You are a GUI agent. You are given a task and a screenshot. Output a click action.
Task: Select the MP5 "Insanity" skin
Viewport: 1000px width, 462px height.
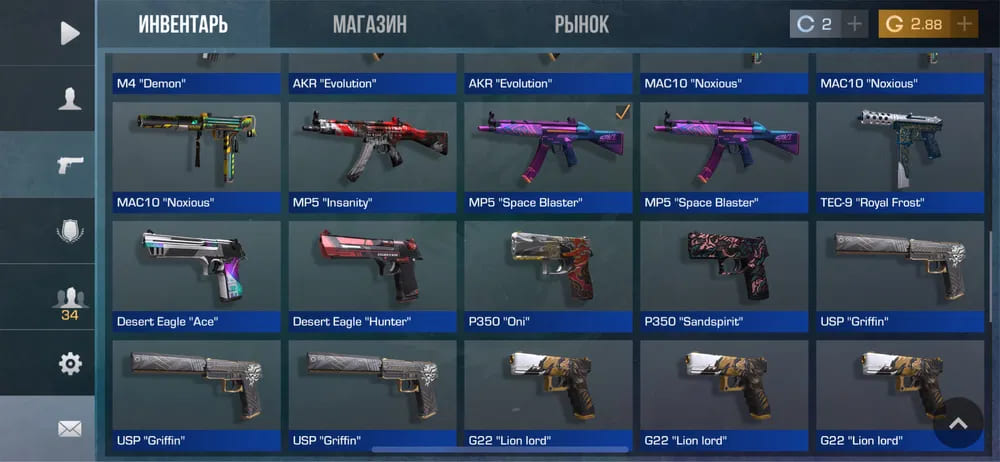click(x=371, y=156)
